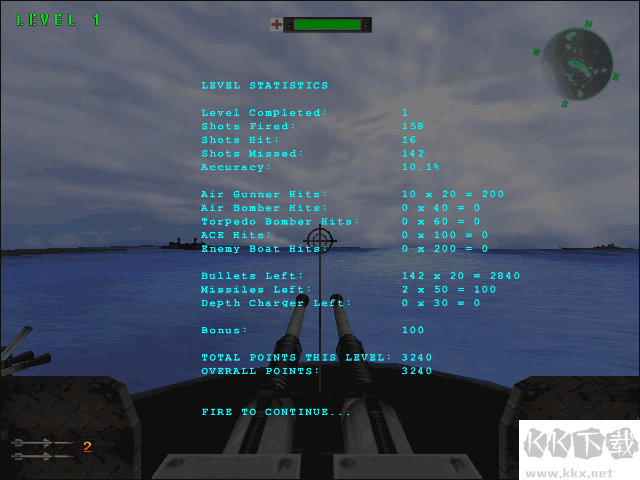The image size is (640, 480).
Task: Click the circular compass radar
Action: 577,62
